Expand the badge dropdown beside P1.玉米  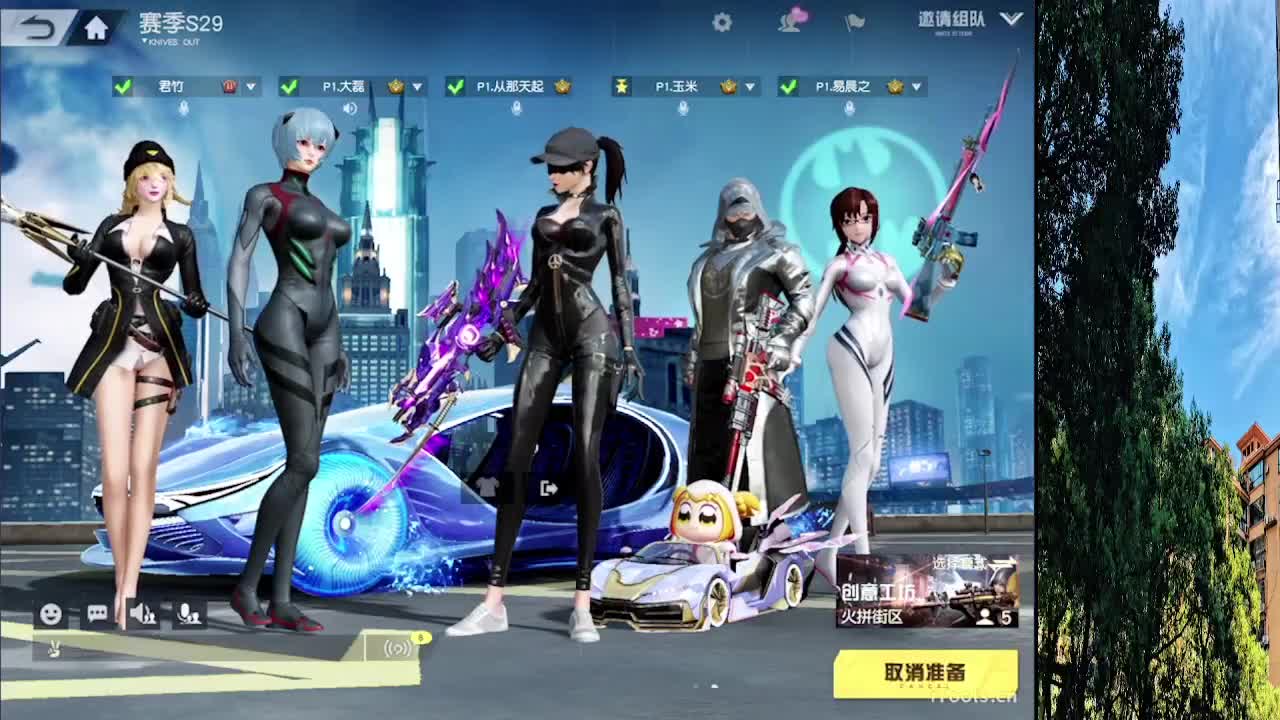748,87
